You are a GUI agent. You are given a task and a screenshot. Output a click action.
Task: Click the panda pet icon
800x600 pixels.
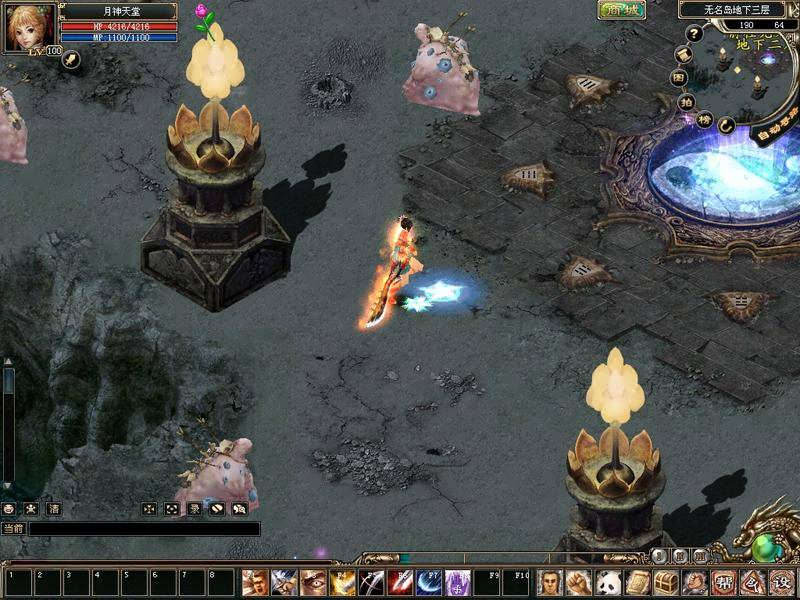pos(608,582)
